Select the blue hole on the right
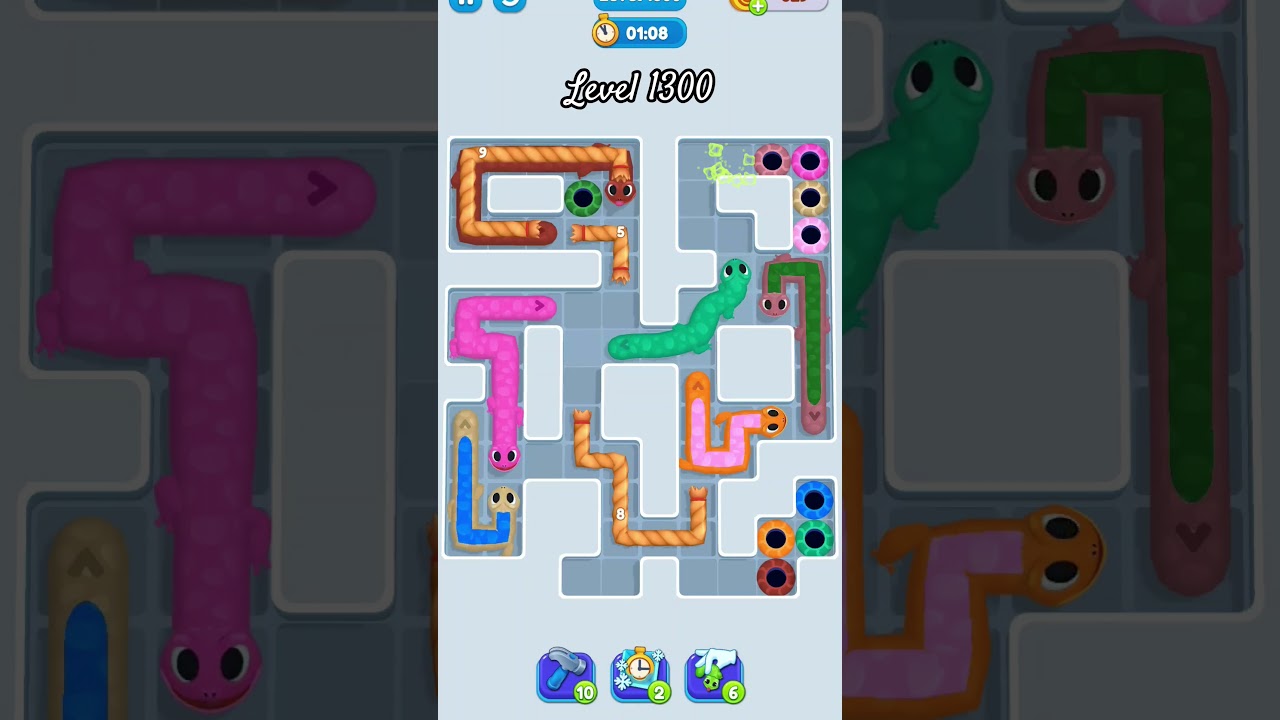 814,498
